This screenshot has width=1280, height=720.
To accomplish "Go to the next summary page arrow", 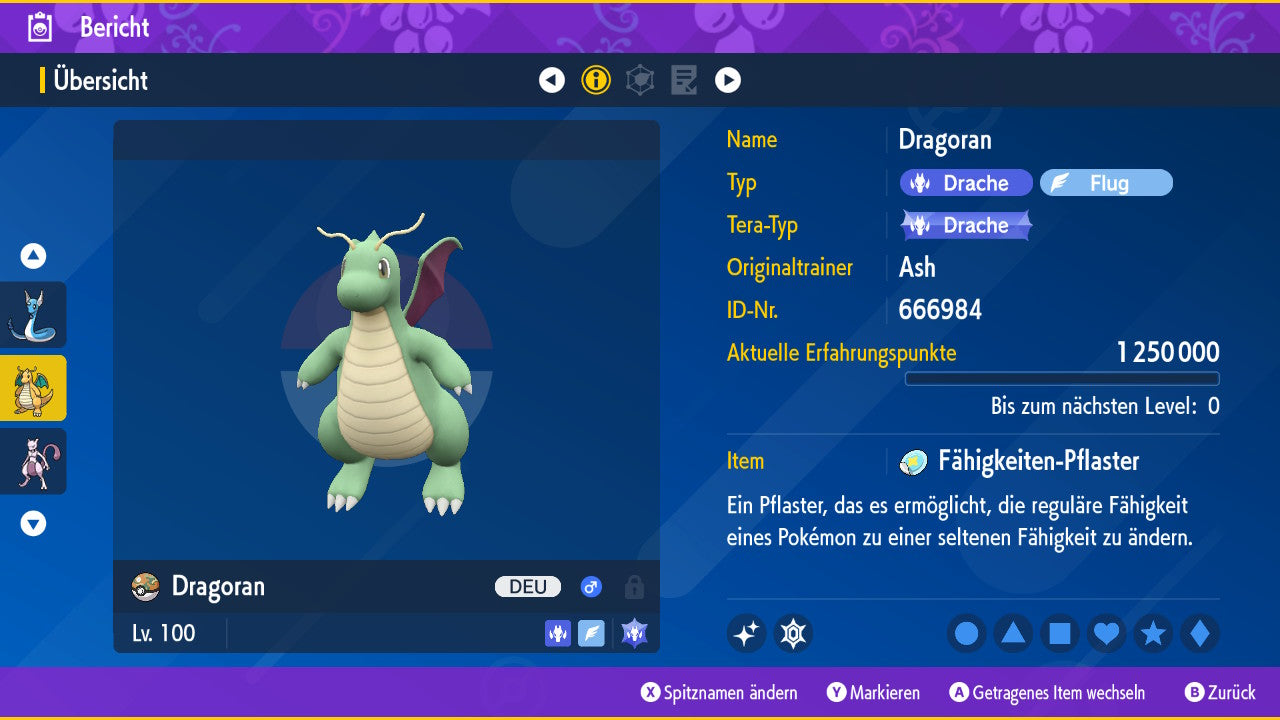I will coord(728,80).
